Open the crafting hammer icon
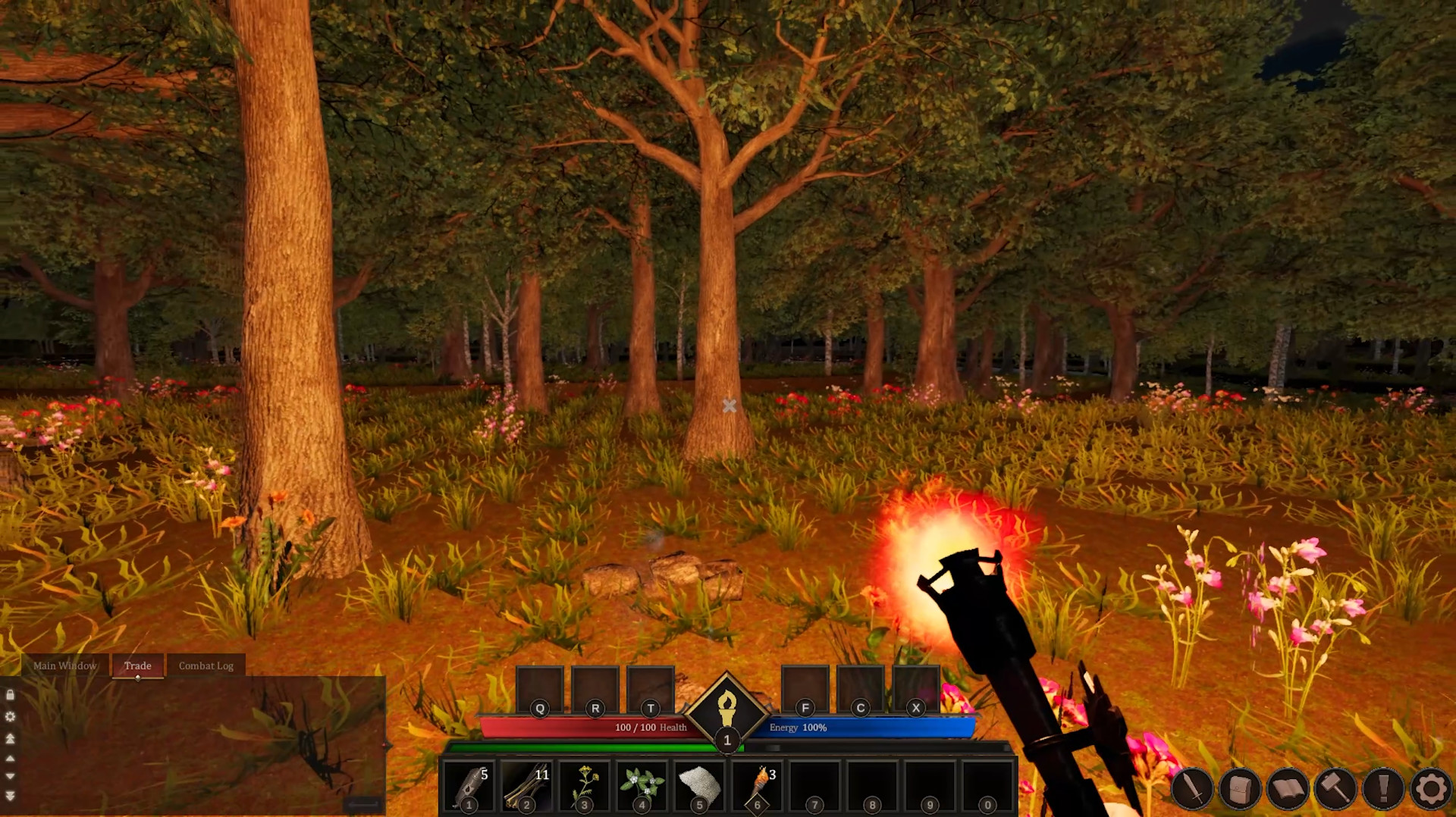Viewport: 1456px width, 817px height. (1335, 788)
